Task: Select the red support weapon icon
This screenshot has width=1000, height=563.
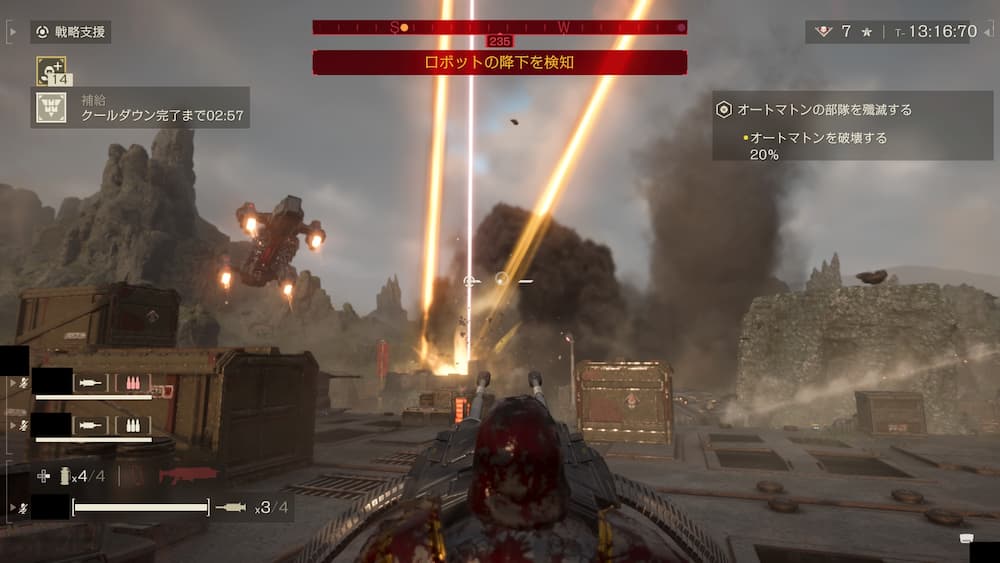Action: (x=187, y=475)
